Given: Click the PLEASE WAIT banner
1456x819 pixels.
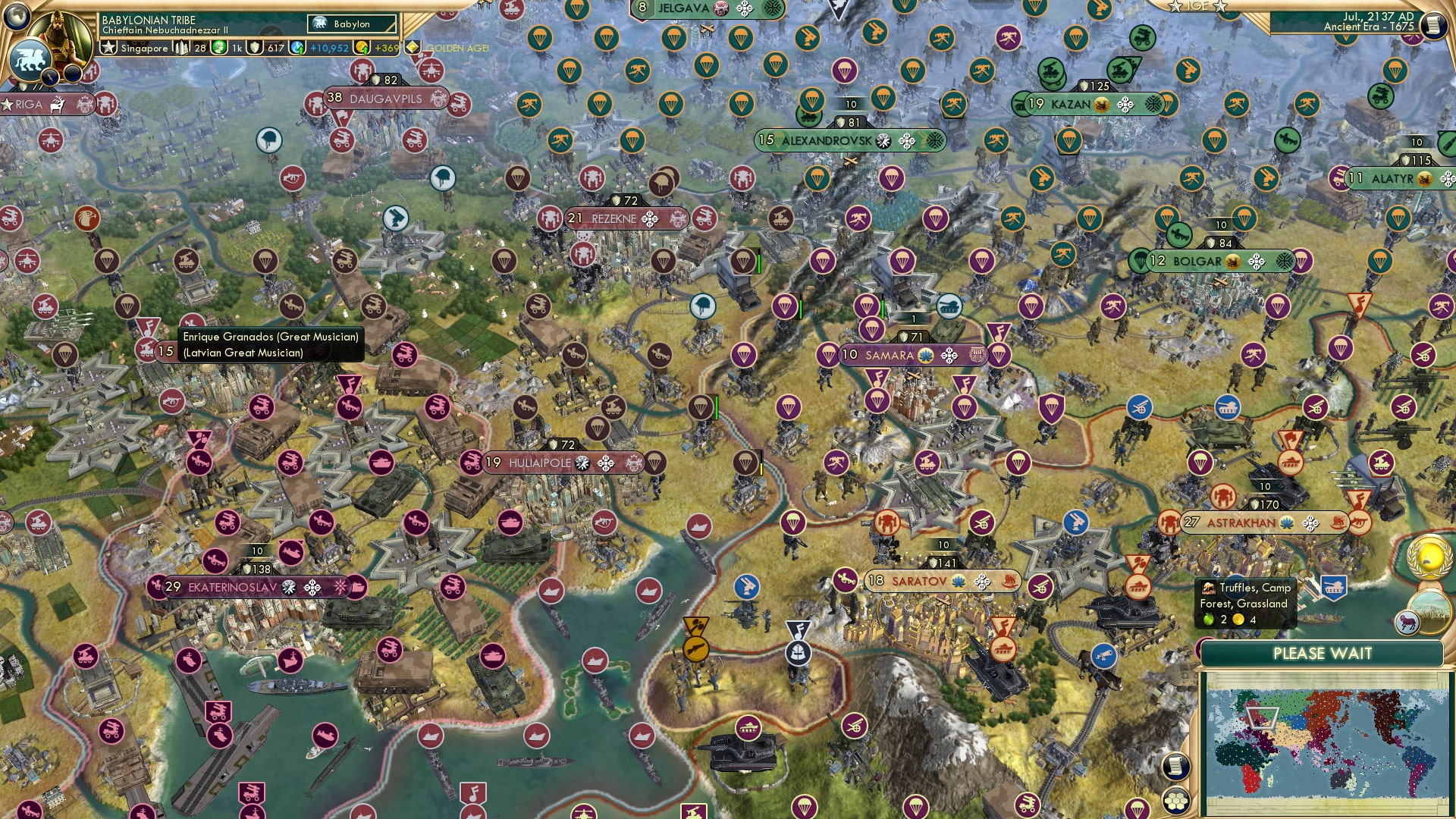Looking at the screenshot, I should click(1324, 653).
